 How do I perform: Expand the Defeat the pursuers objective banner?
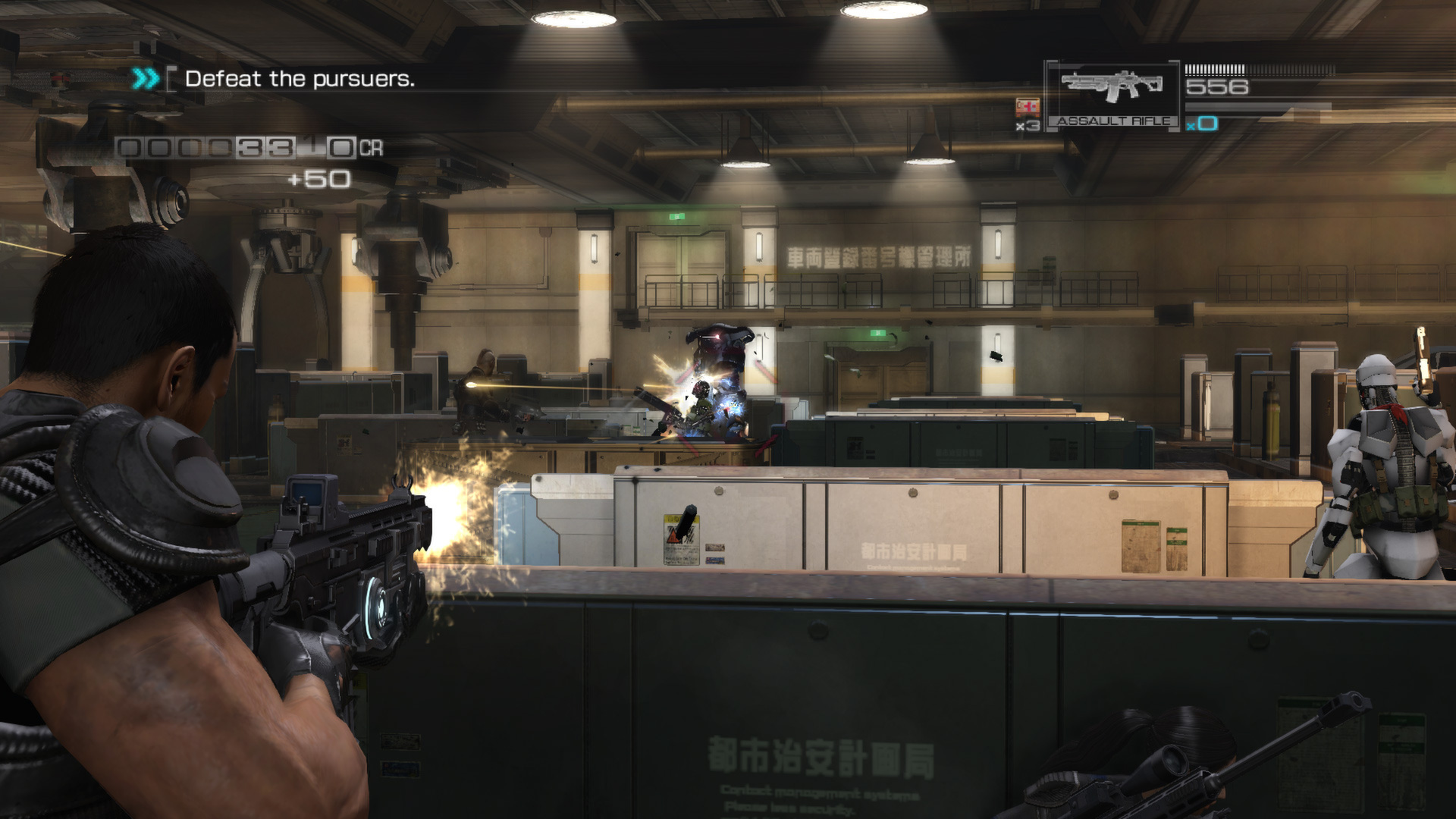pos(300,79)
